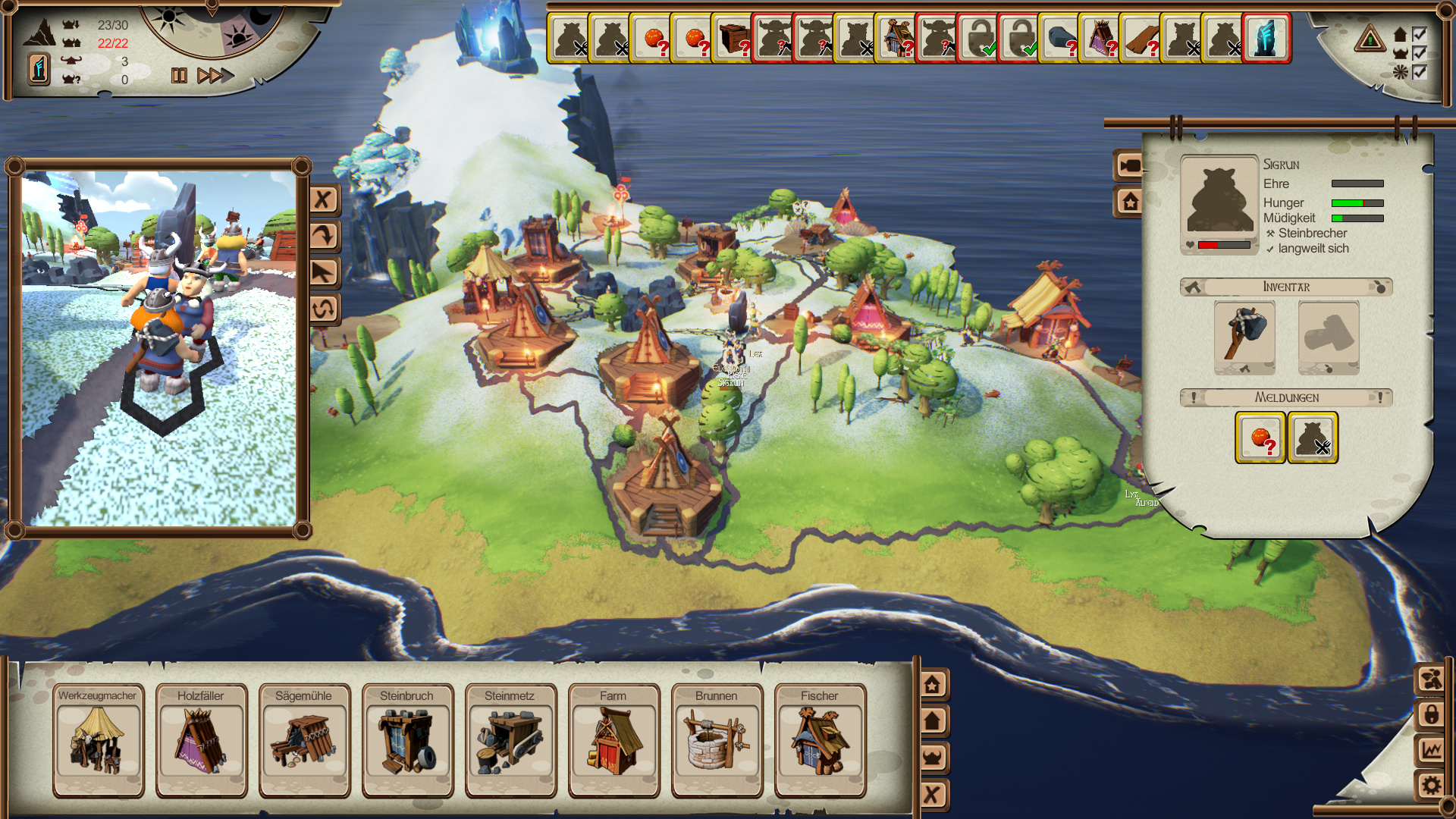
Task: Choose the Holzfäller building to place
Action: (201, 741)
